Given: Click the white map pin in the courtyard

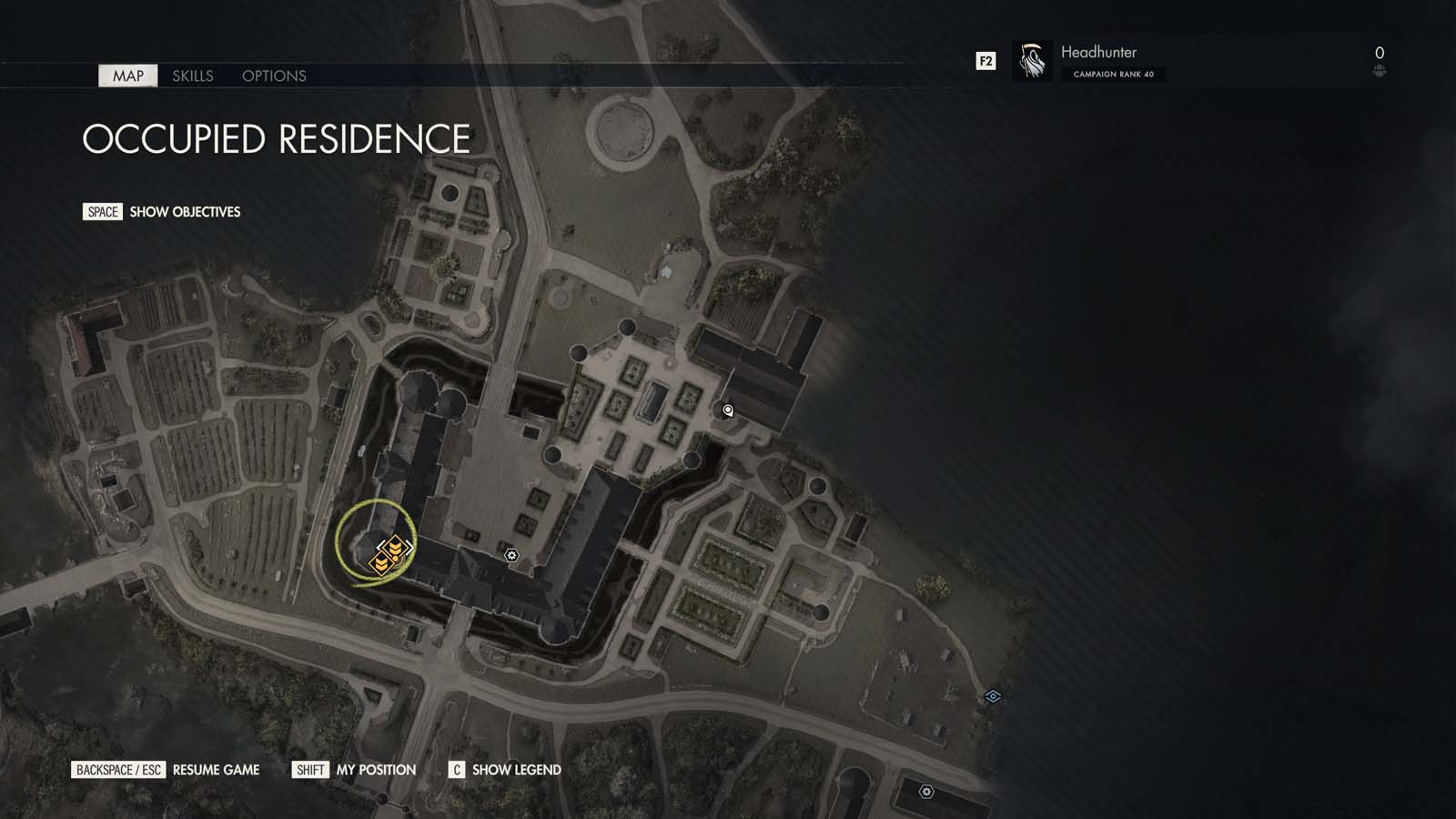Looking at the screenshot, I should tap(726, 411).
